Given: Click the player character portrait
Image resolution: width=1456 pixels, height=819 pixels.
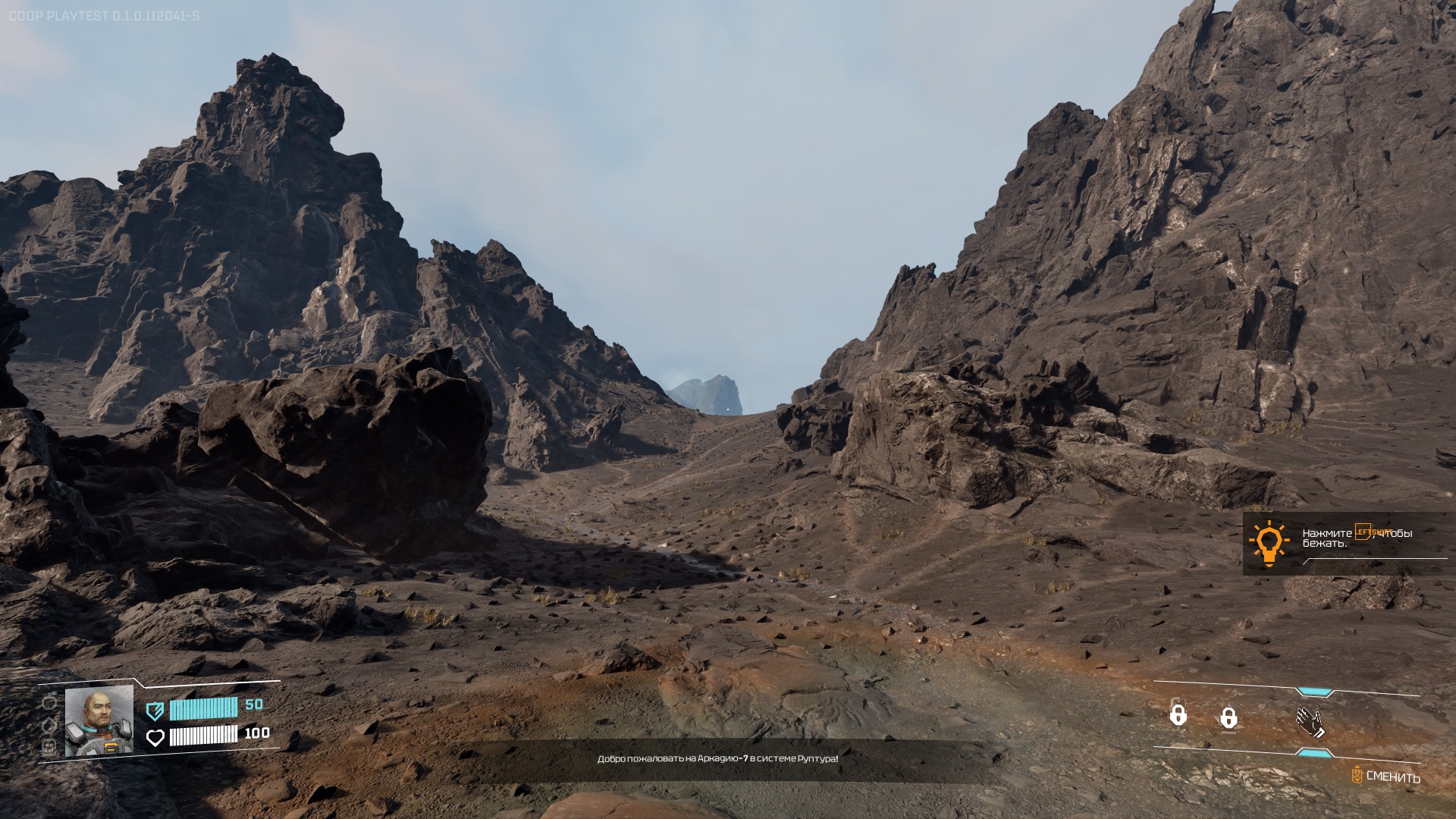Looking at the screenshot, I should (99, 720).
